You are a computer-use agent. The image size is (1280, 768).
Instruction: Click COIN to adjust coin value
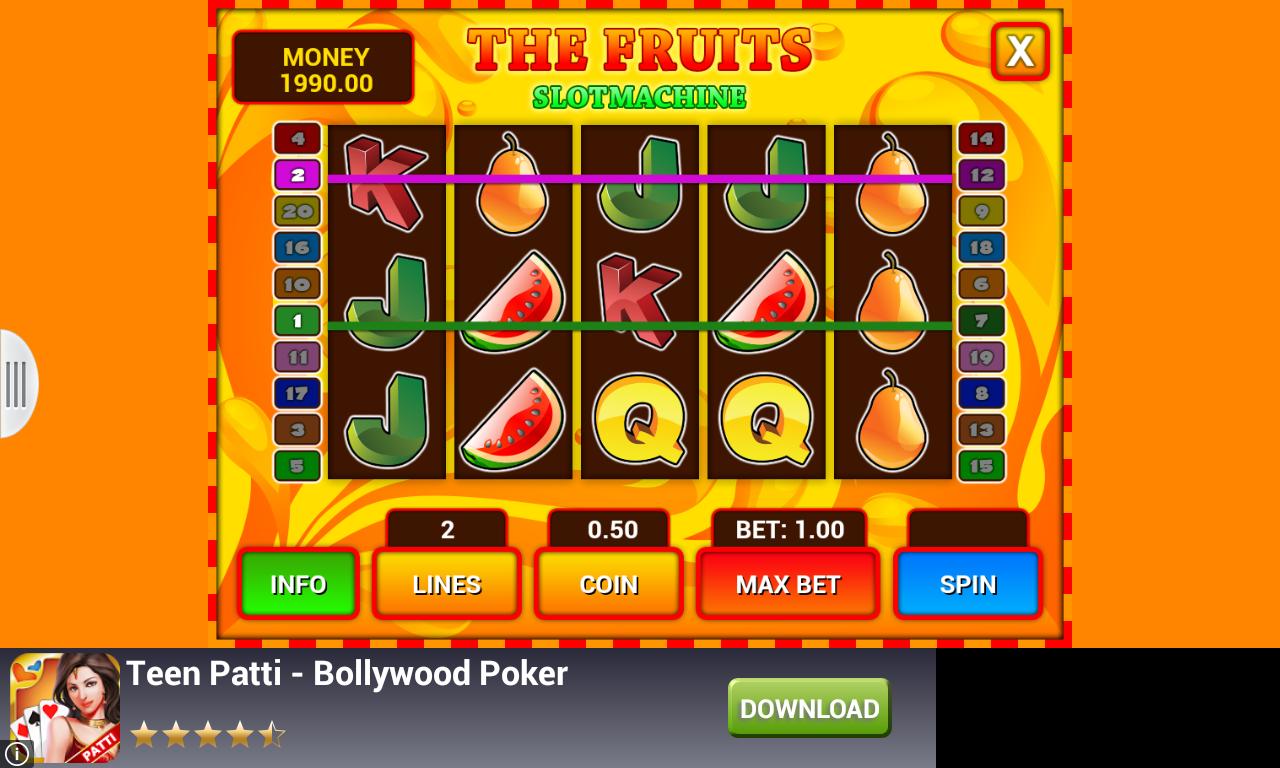pos(608,584)
